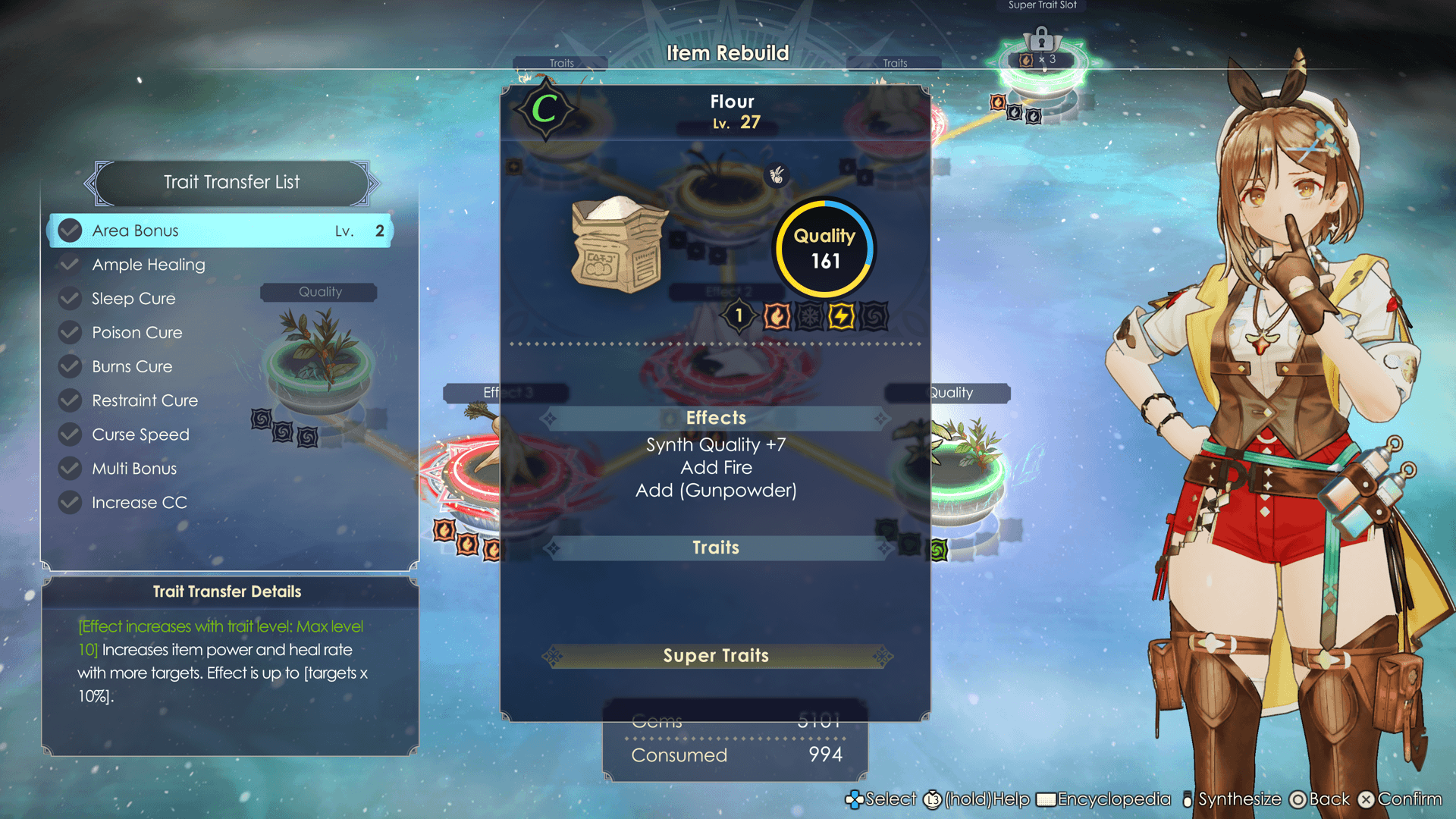Click the Flour item image
Viewport: 1456px width, 819px height.
click(x=619, y=245)
